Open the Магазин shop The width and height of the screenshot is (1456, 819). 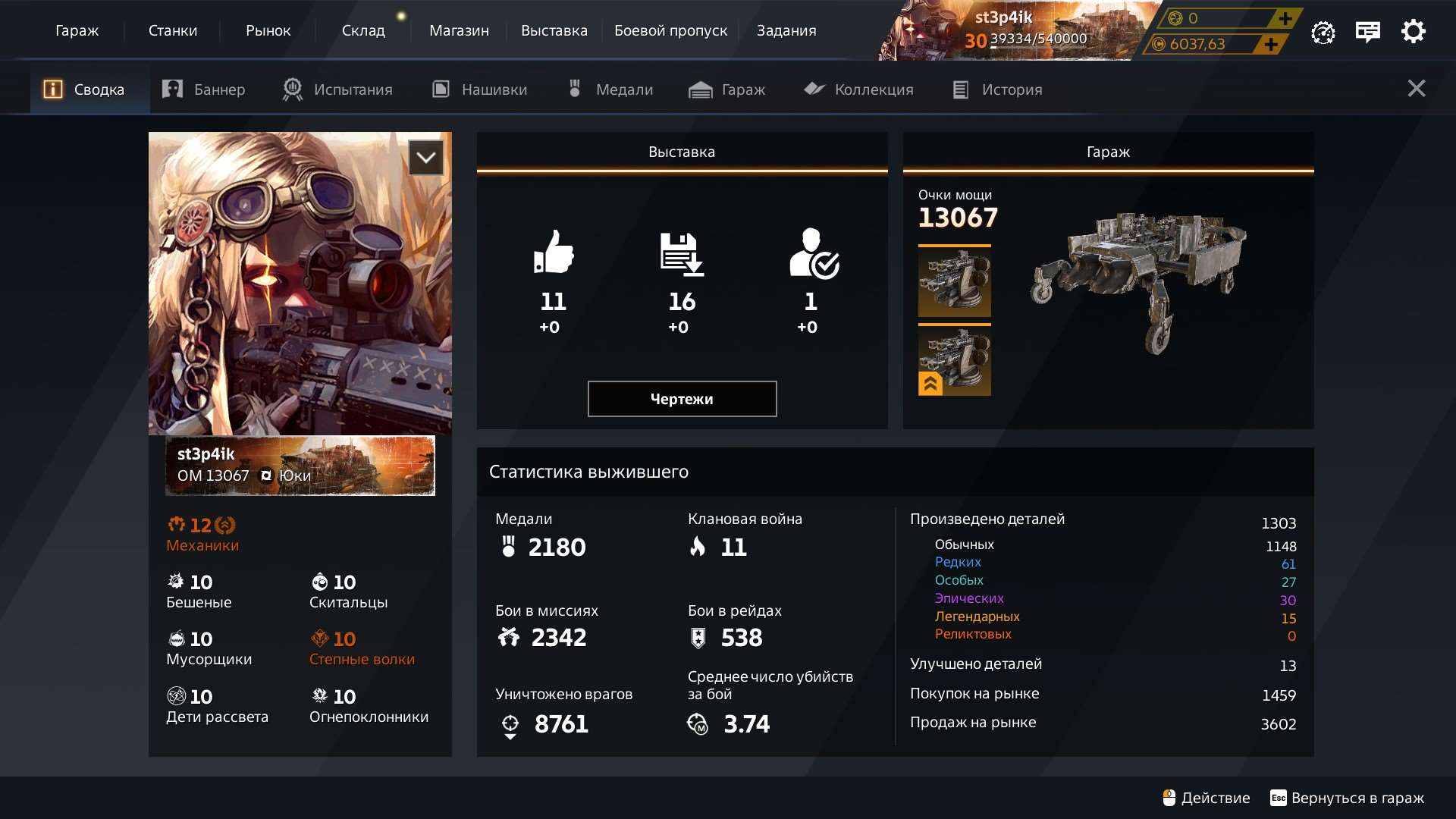coord(459,30)
